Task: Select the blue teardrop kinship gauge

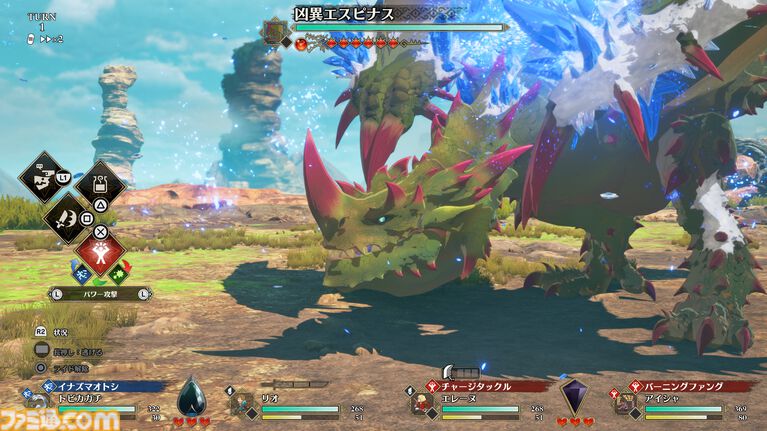Action: (191, 397)
